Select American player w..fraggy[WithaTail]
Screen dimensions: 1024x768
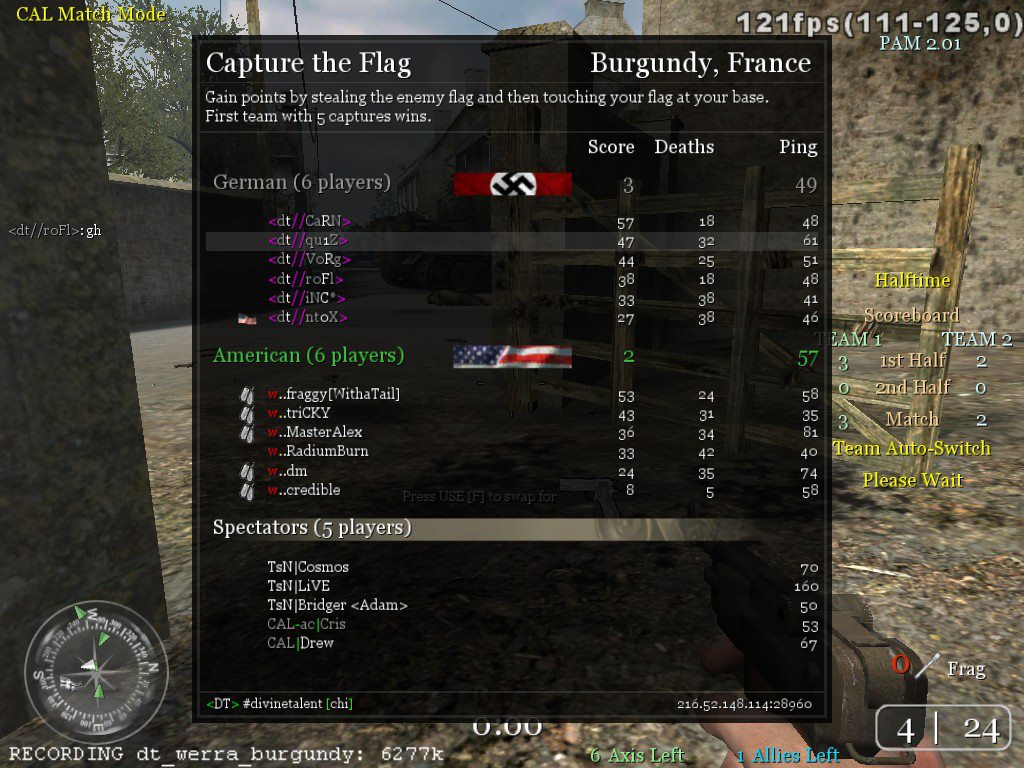333,394
